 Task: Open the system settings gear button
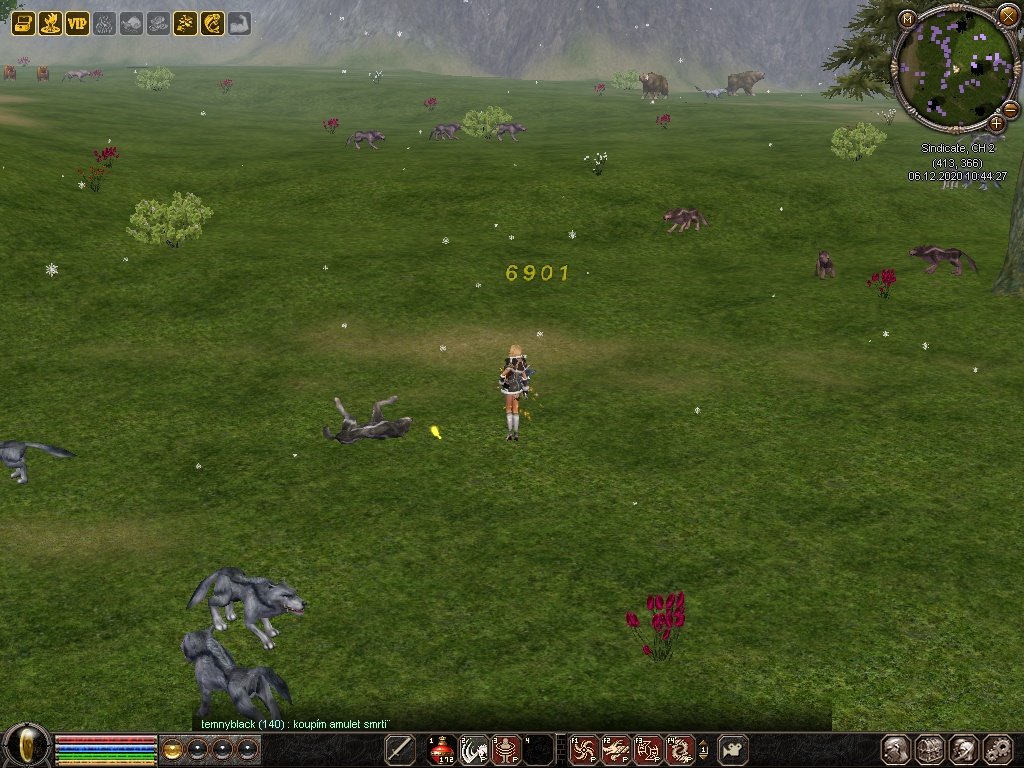(998, 749)
